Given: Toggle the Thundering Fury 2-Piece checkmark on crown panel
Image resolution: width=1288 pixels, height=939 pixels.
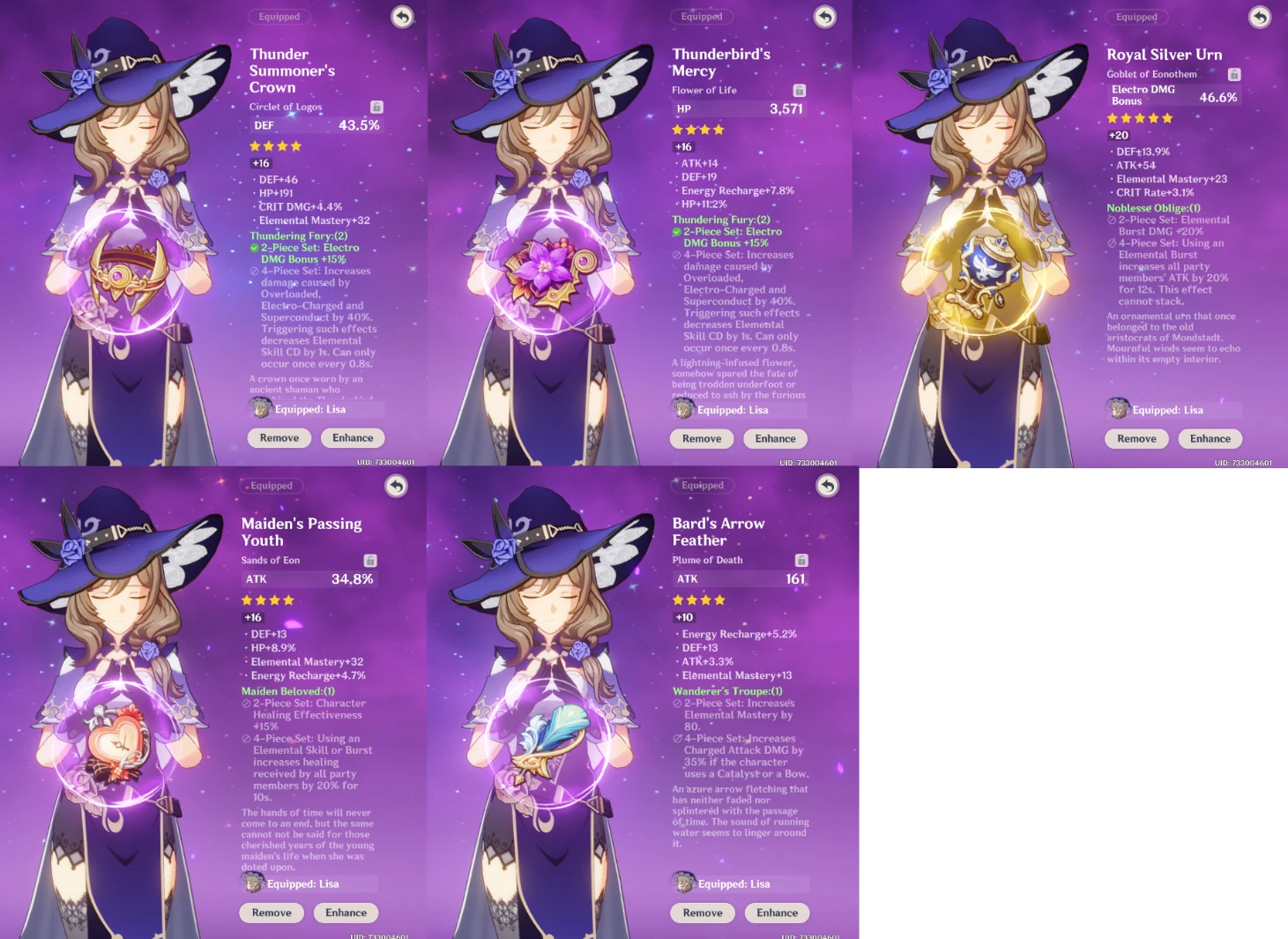Looking at the screenshot, I should (254, 248).
